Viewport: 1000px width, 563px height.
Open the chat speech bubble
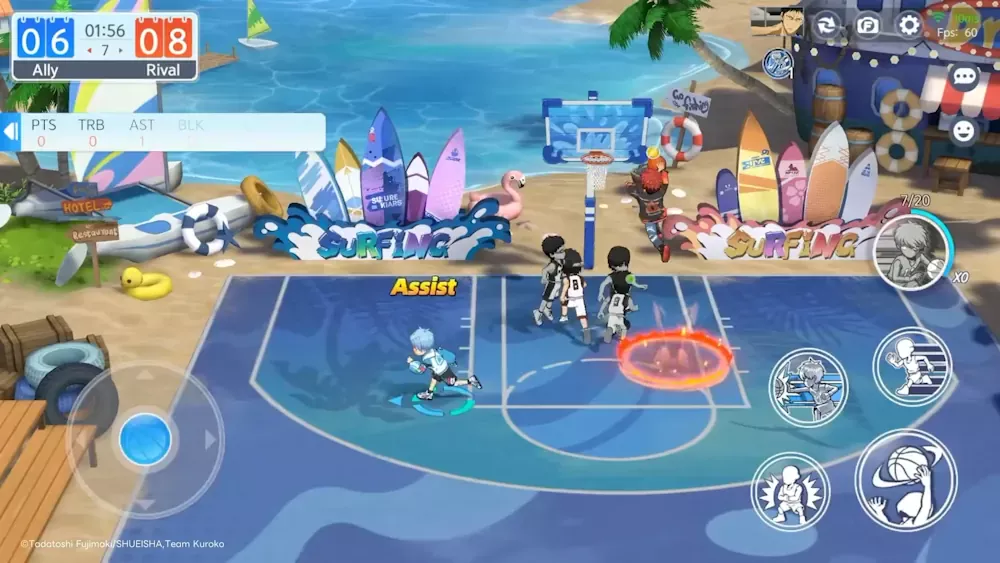click(964, 77)
